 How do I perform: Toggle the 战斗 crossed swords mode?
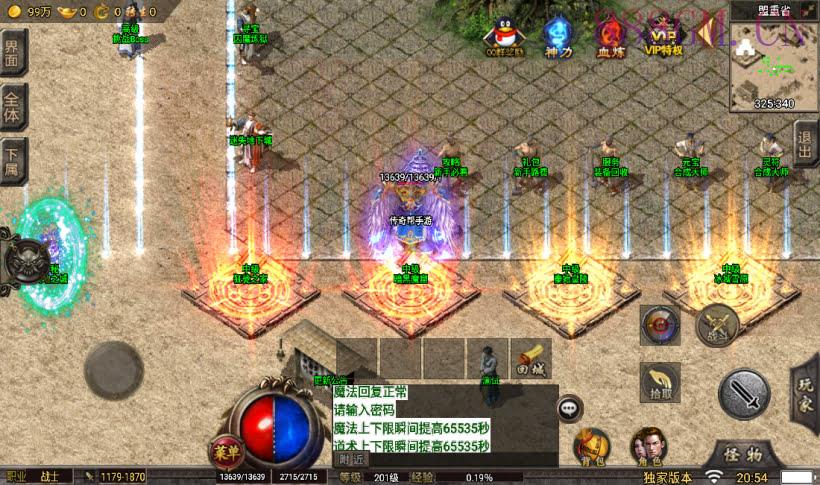pos(717,324)
